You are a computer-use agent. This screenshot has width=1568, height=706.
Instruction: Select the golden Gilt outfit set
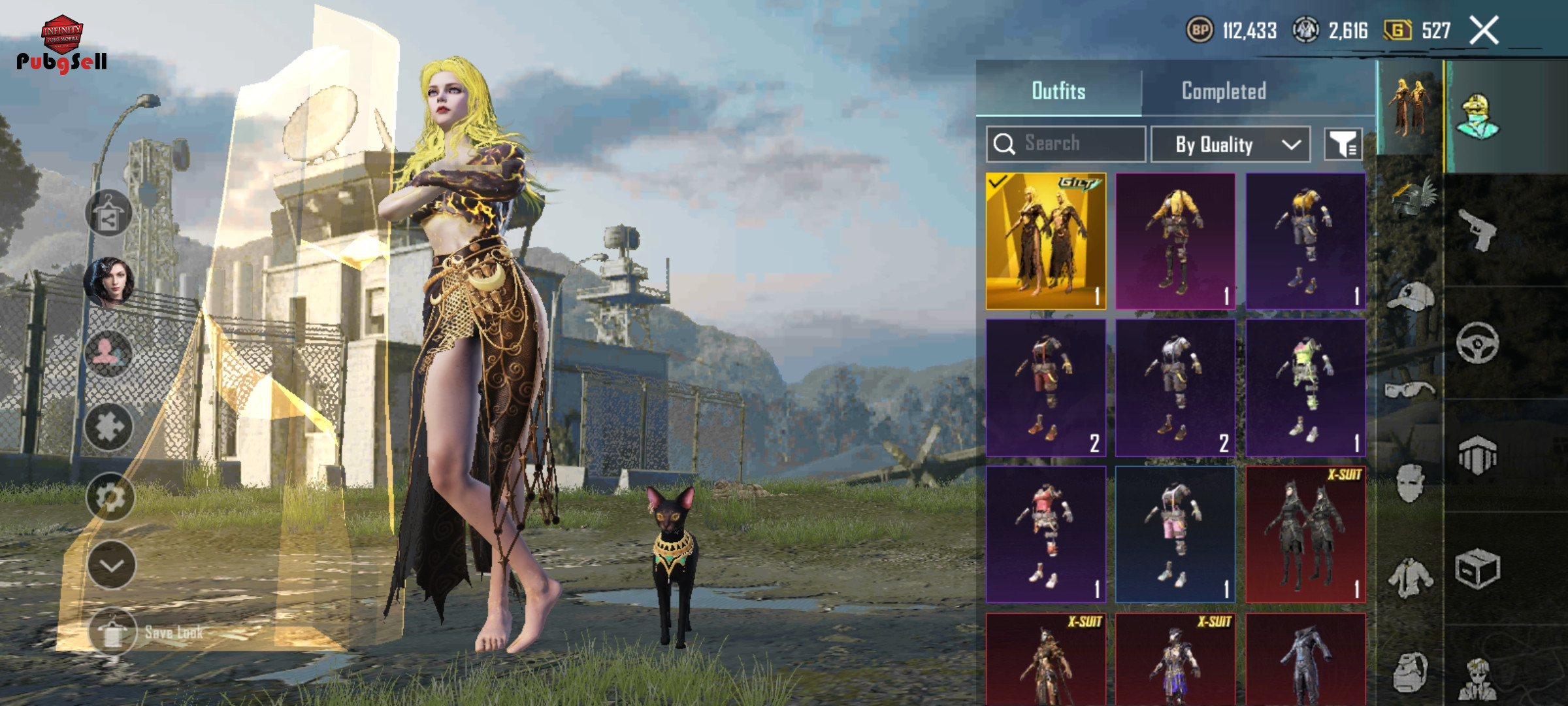[1045, 241]
